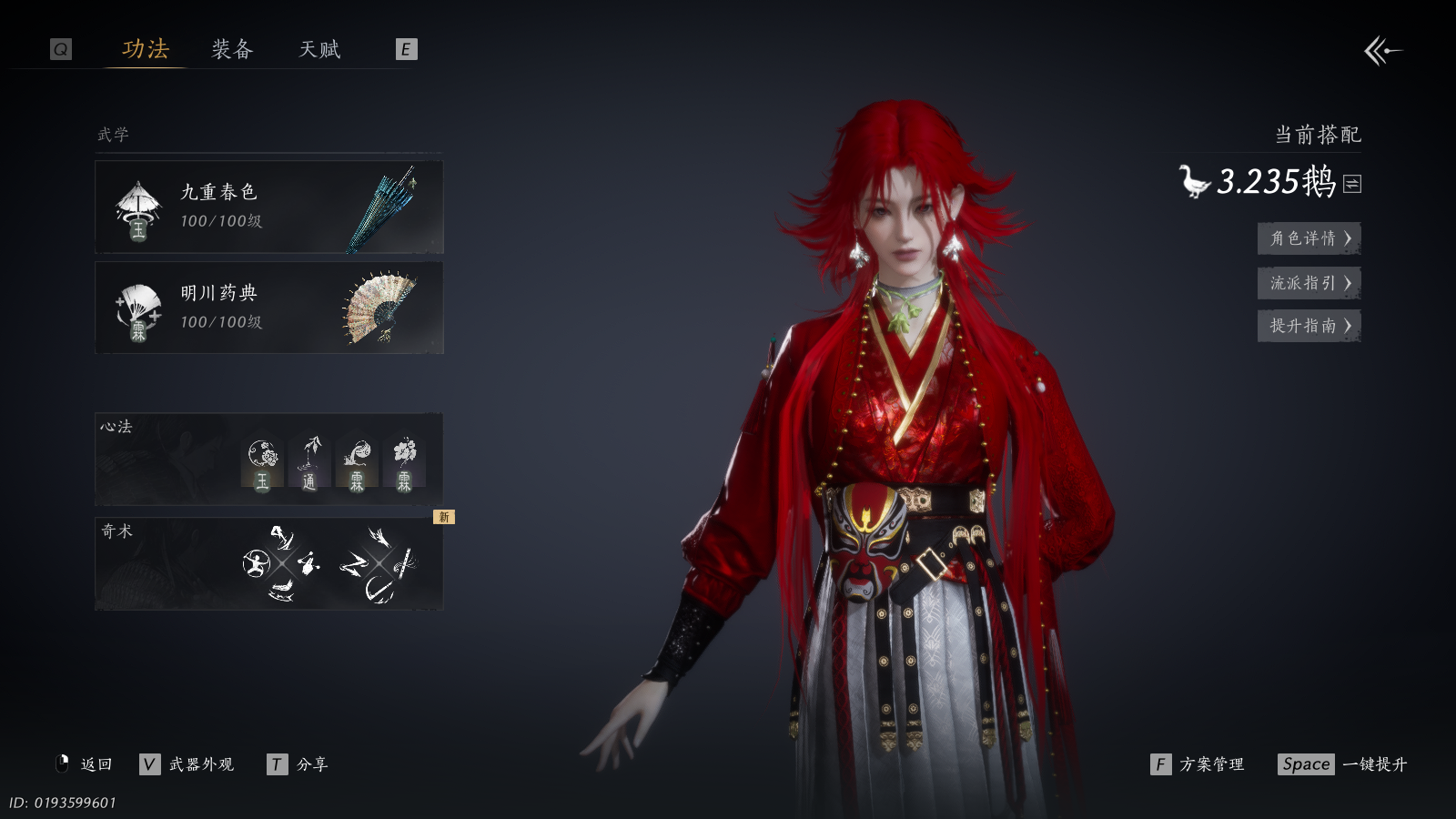Select the 功法 tab
The height and width of the screenshot is (819, 1456).
pyautogui.click(x=146, y=49)
